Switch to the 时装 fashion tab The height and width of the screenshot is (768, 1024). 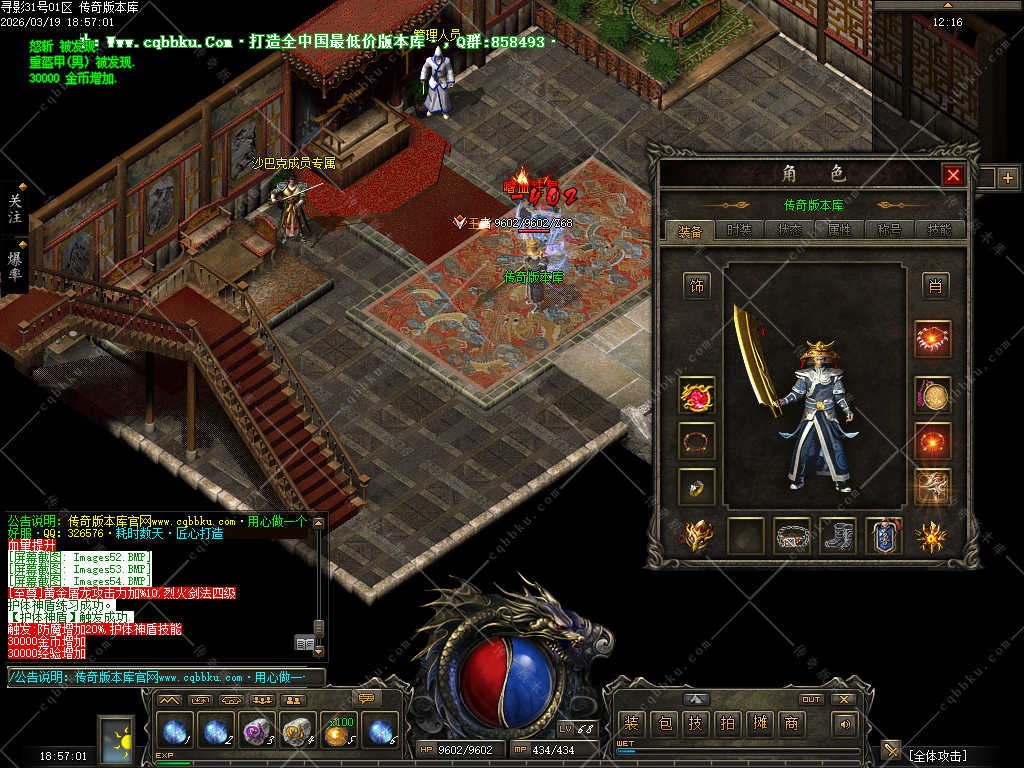pyautogui.click(x=740, y=230)
